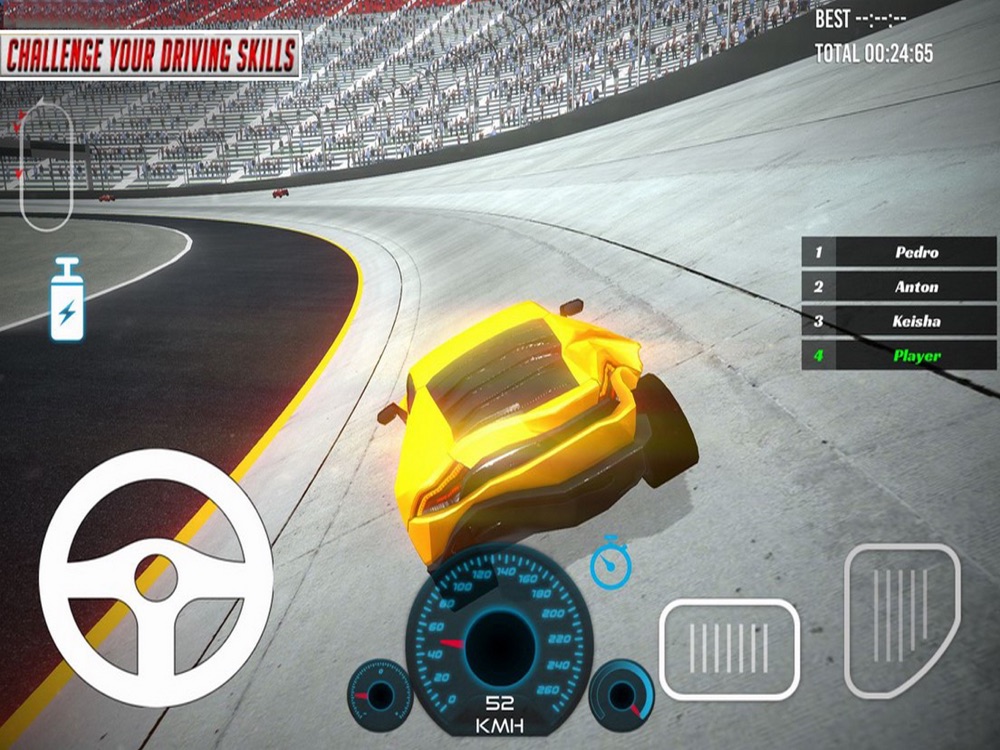This screenshot has height=750, width=1000.
Task: Click the oval track minimap
Action: pyautogui.click(x=47, y=164)
